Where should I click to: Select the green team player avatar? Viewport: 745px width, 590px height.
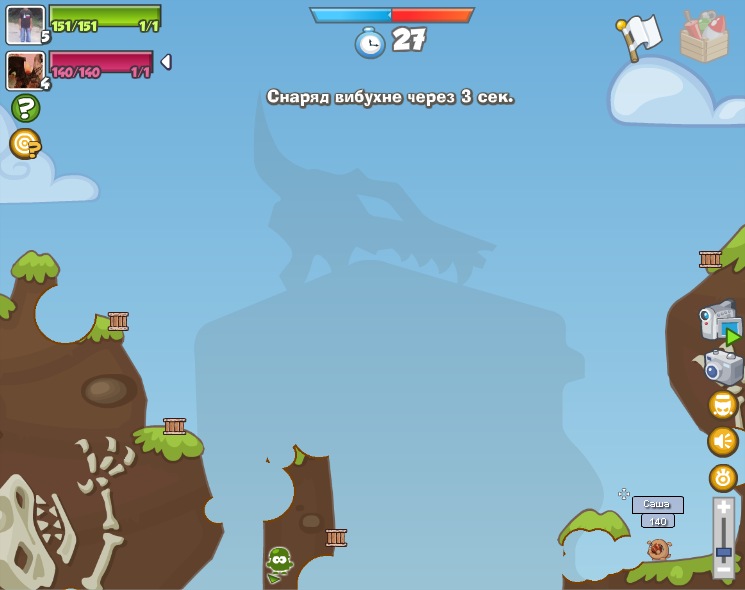pyautogui.click(x=25, y=24)
